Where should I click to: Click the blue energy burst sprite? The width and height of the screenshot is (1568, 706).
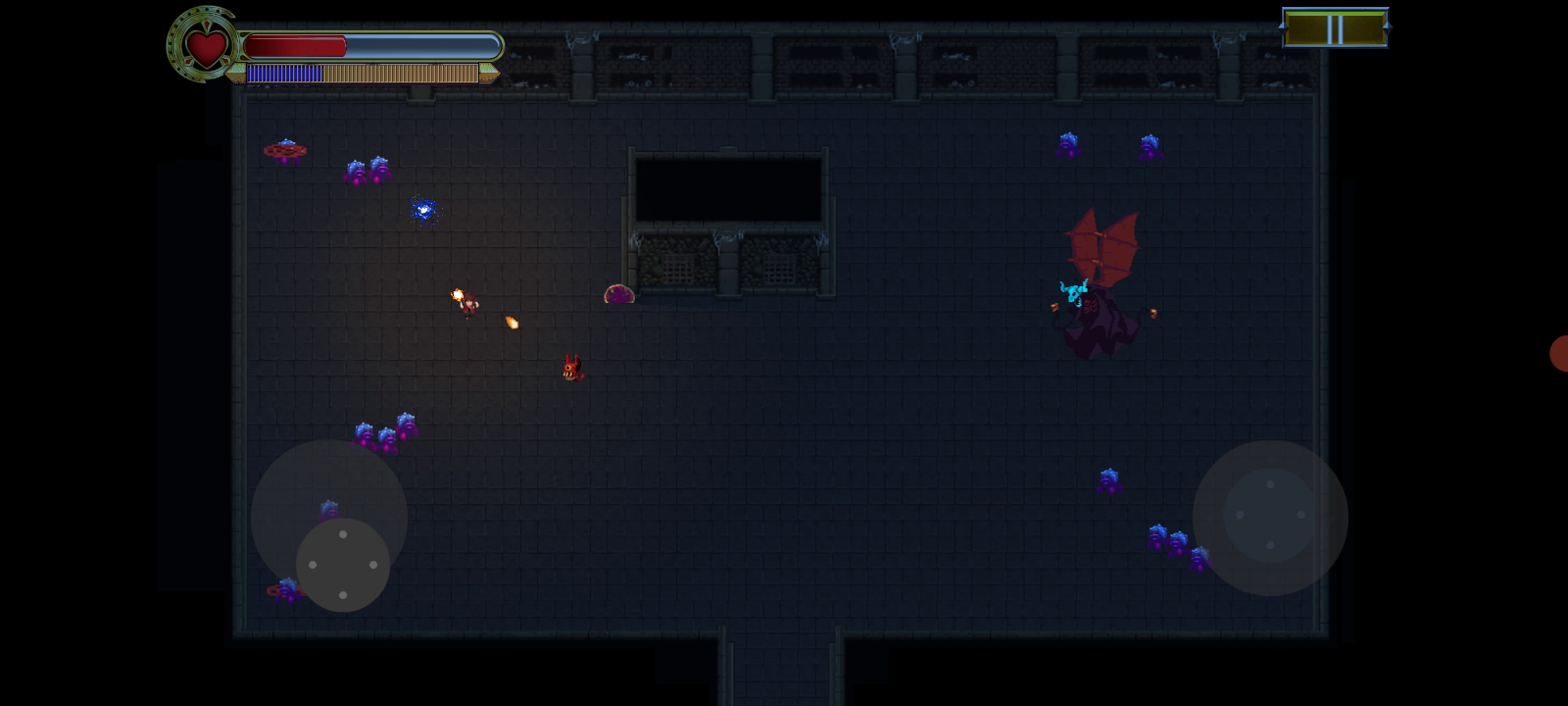tap(421, 210)
